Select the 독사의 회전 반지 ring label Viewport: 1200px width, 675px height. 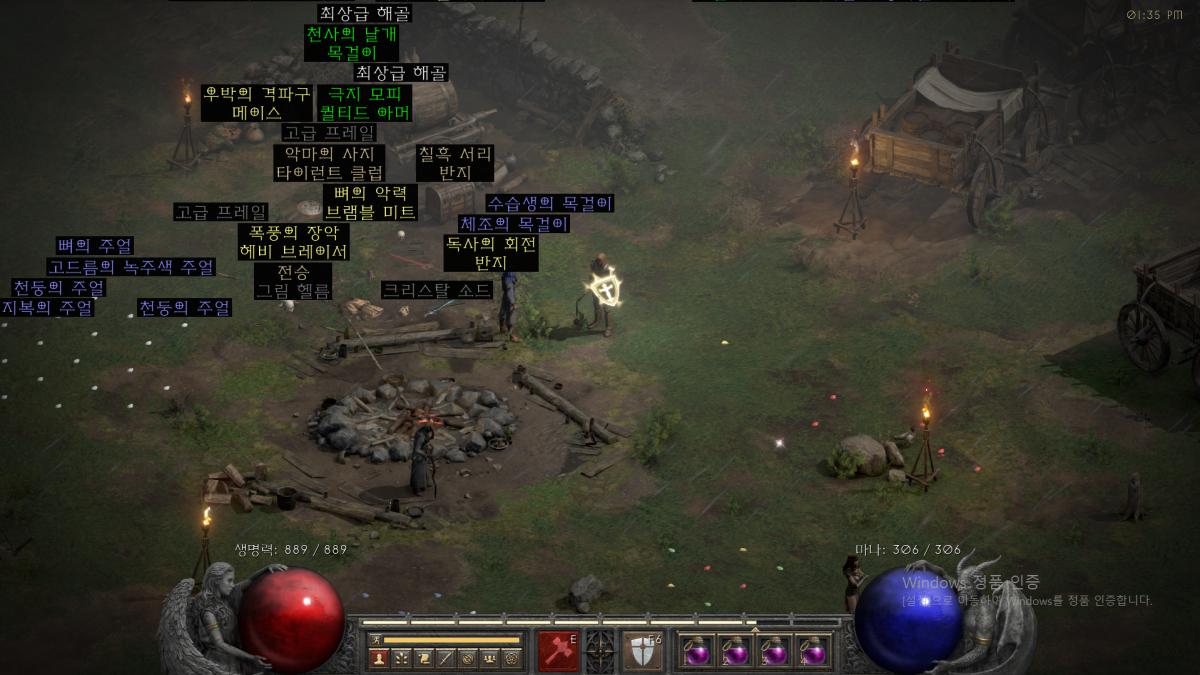point(490,253)
